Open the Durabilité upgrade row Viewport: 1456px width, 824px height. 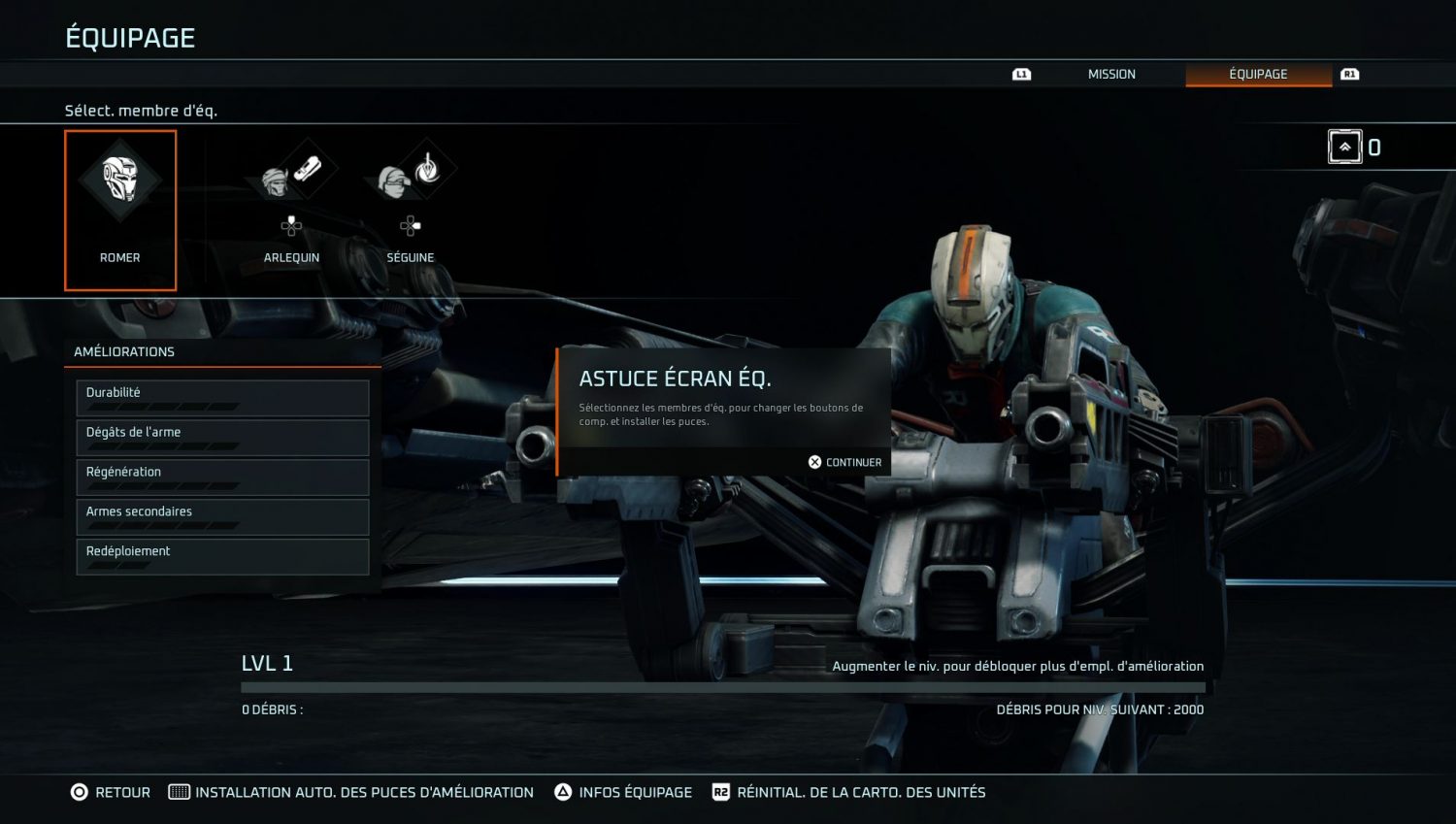pos(222,398)
